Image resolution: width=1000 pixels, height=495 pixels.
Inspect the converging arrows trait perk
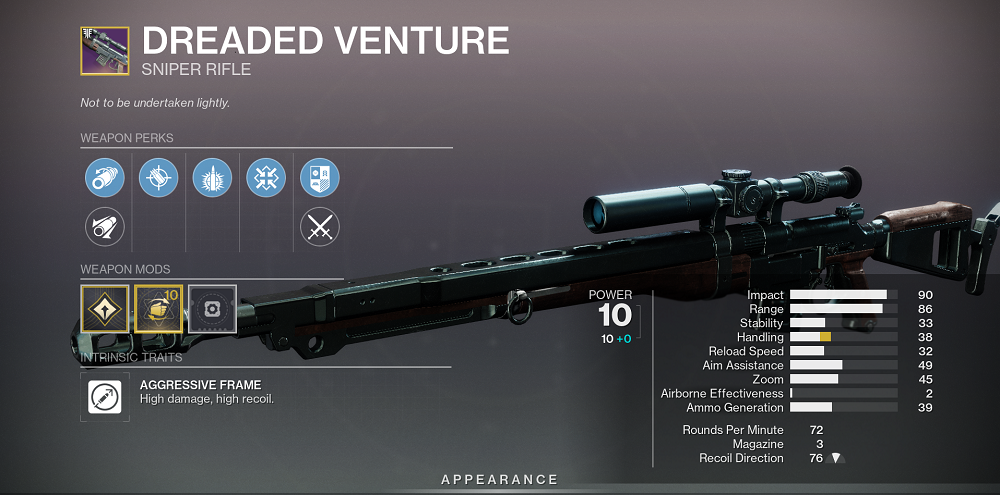pyautogui.click(x=266, y=178)
